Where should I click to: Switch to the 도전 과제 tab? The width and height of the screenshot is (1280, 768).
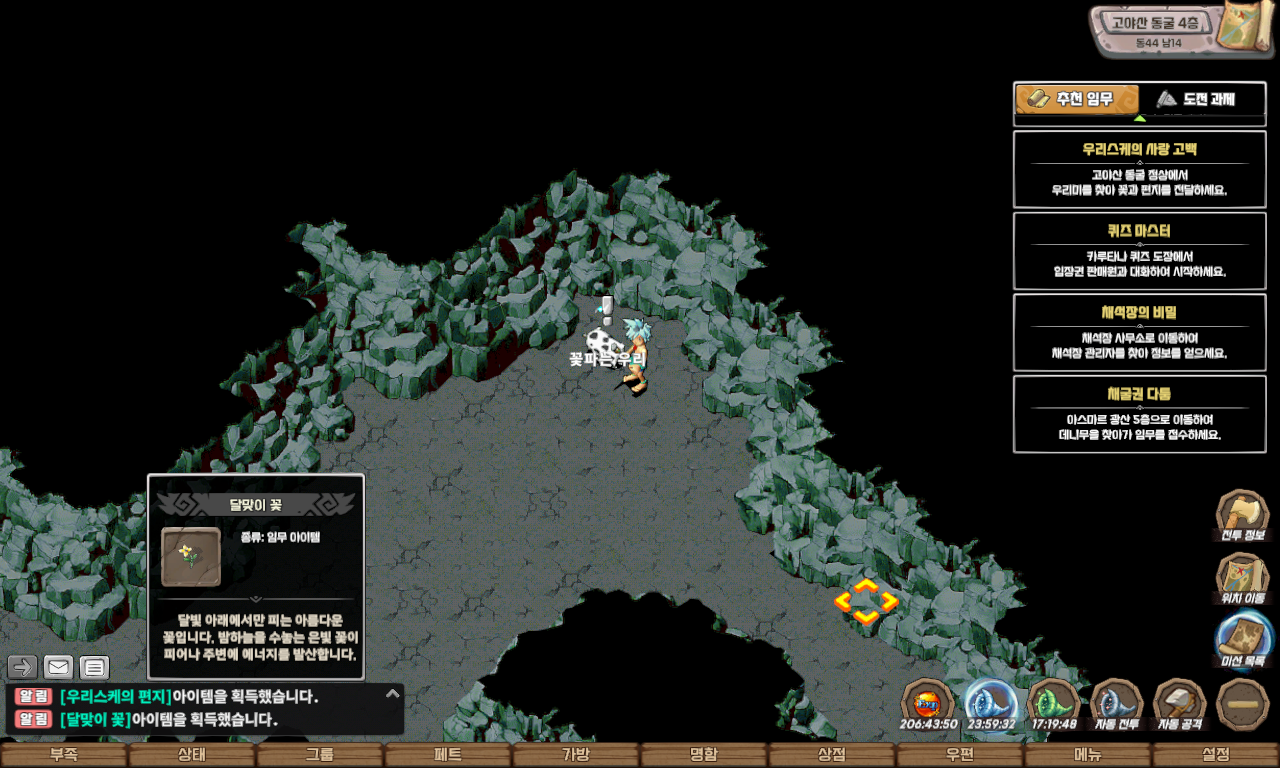tap(1195, 99)
